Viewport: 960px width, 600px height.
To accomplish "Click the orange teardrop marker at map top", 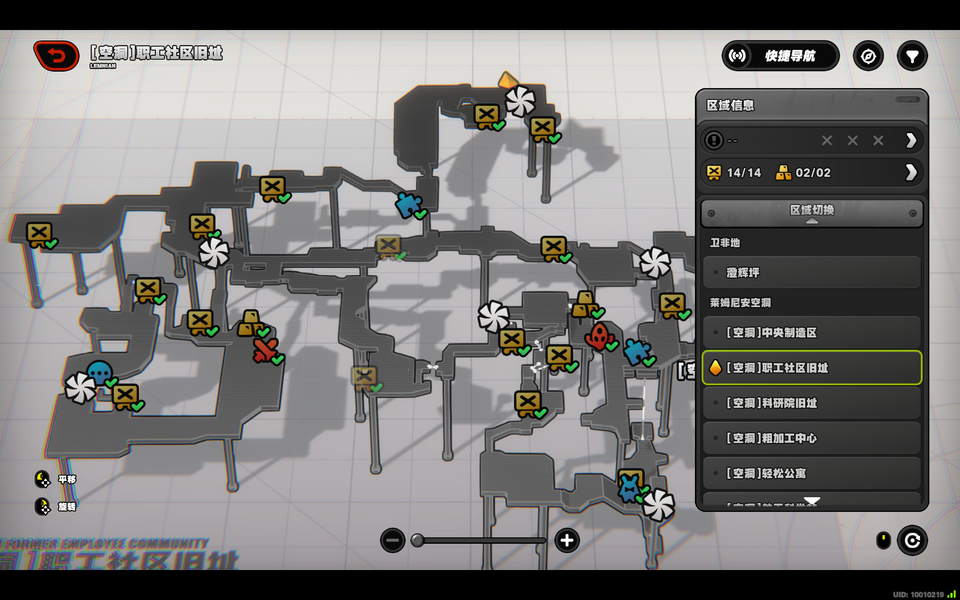I will 508,80.
